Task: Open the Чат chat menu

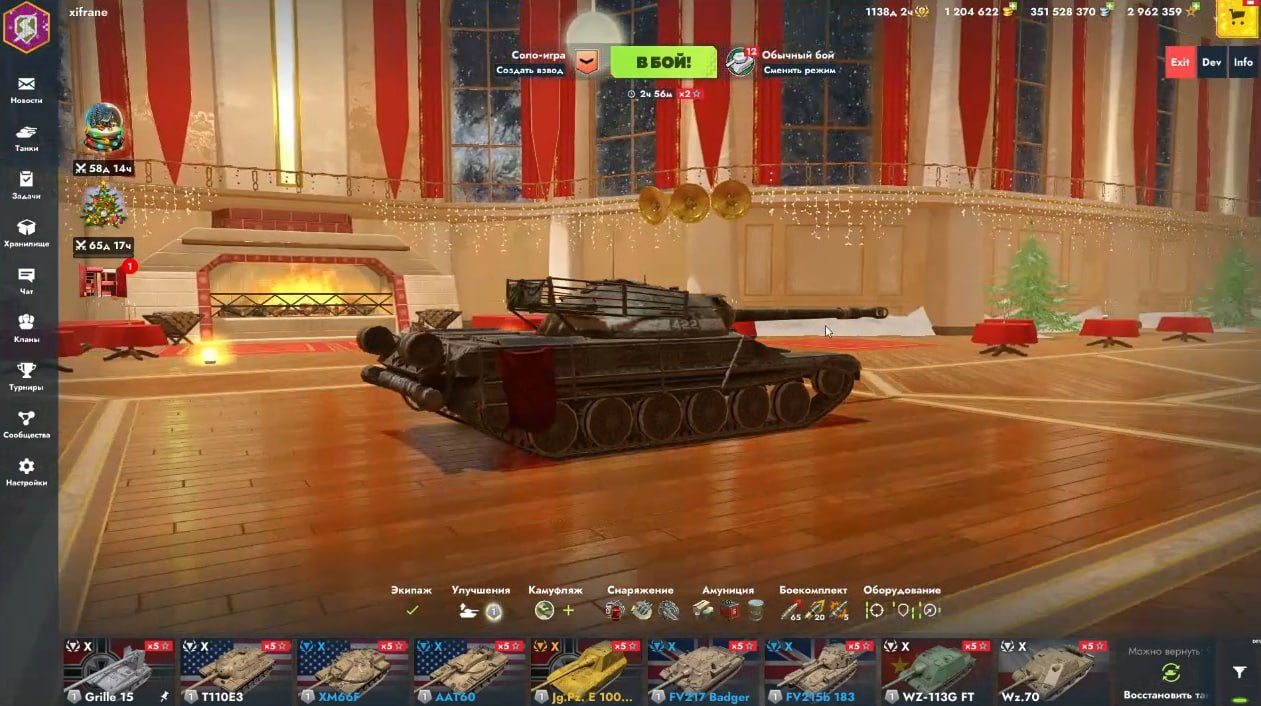Action: [26, 281]
